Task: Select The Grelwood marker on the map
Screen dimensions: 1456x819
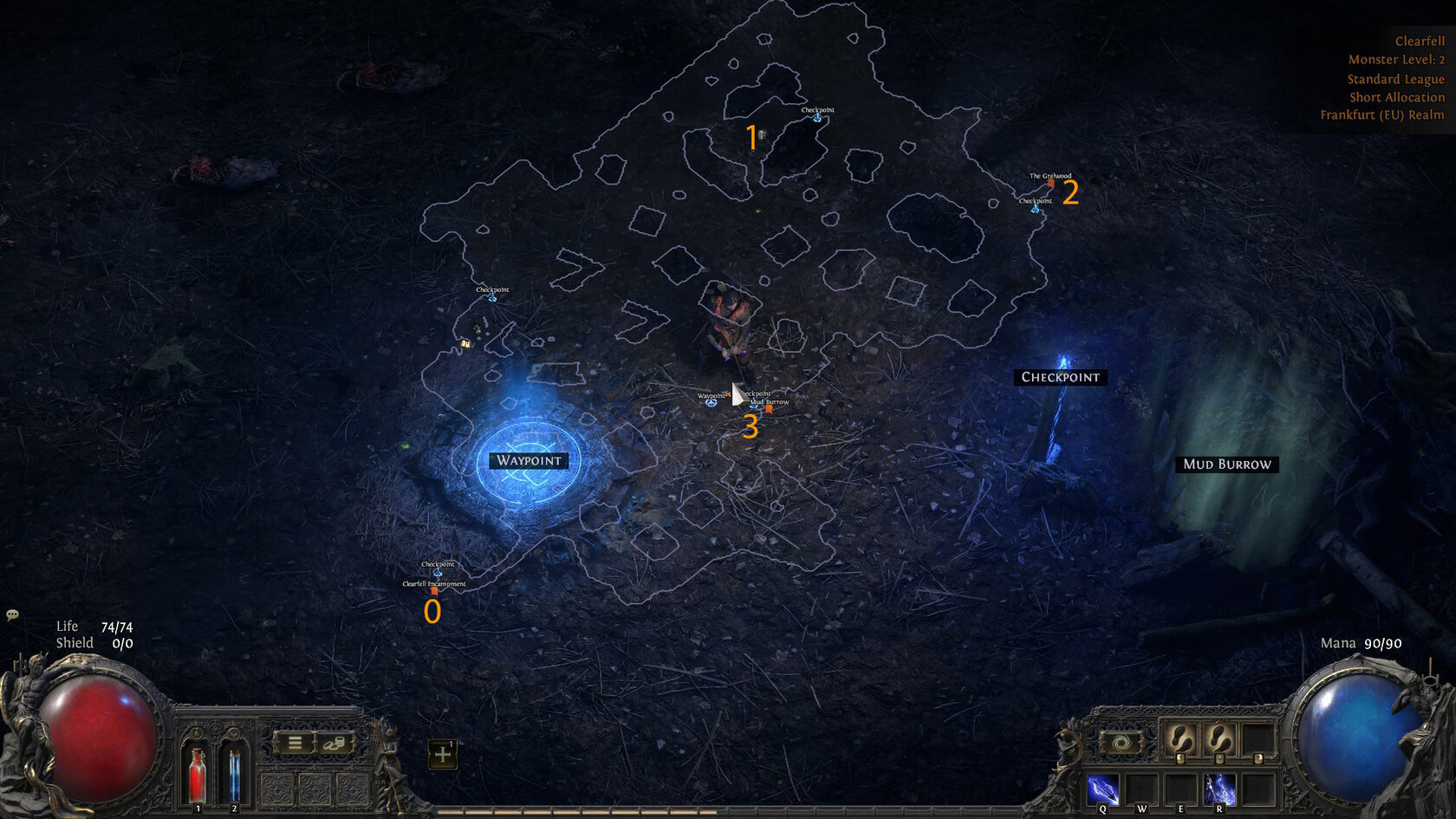Action: [x=1050, y=183]
